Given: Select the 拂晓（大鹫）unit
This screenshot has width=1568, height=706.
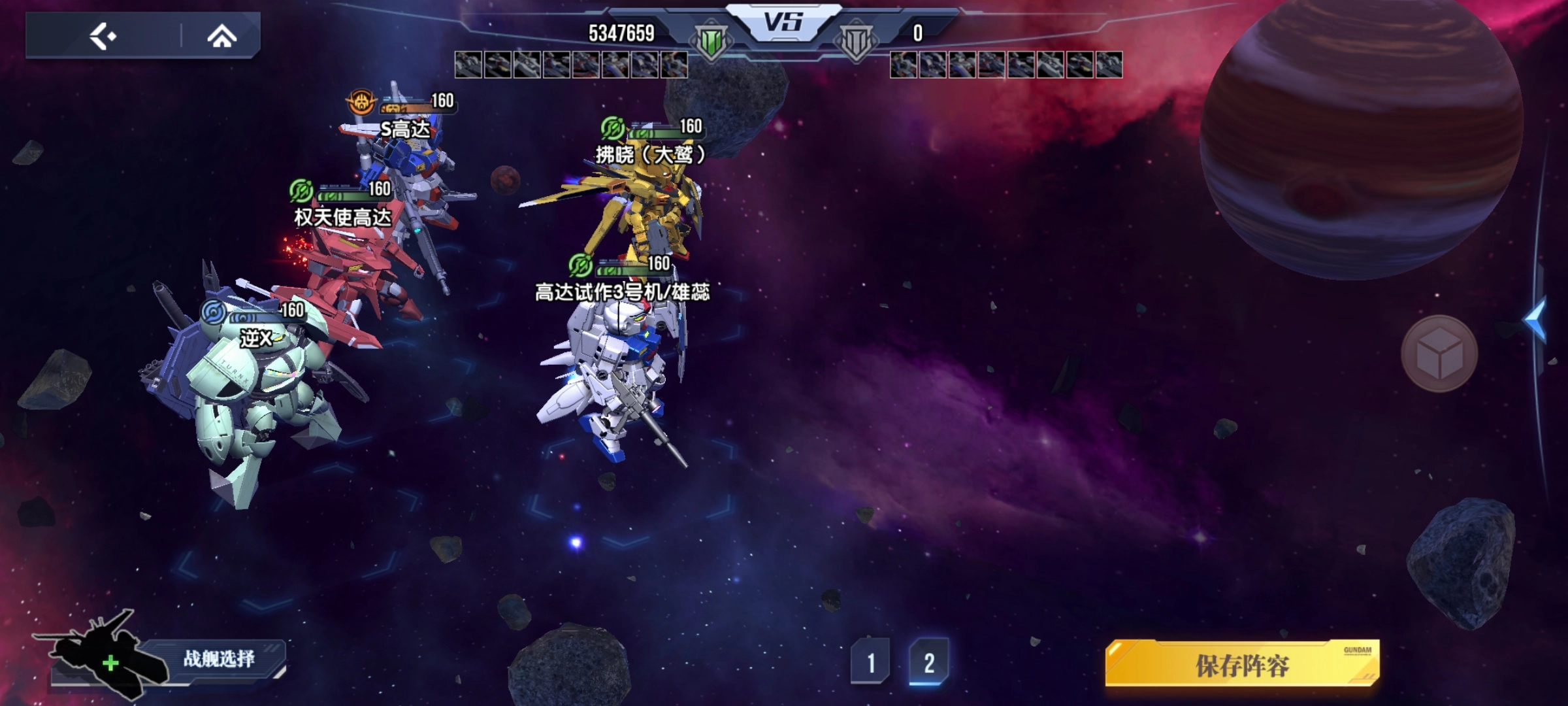Looking at the screenshot, I should (x=647, y=203).
